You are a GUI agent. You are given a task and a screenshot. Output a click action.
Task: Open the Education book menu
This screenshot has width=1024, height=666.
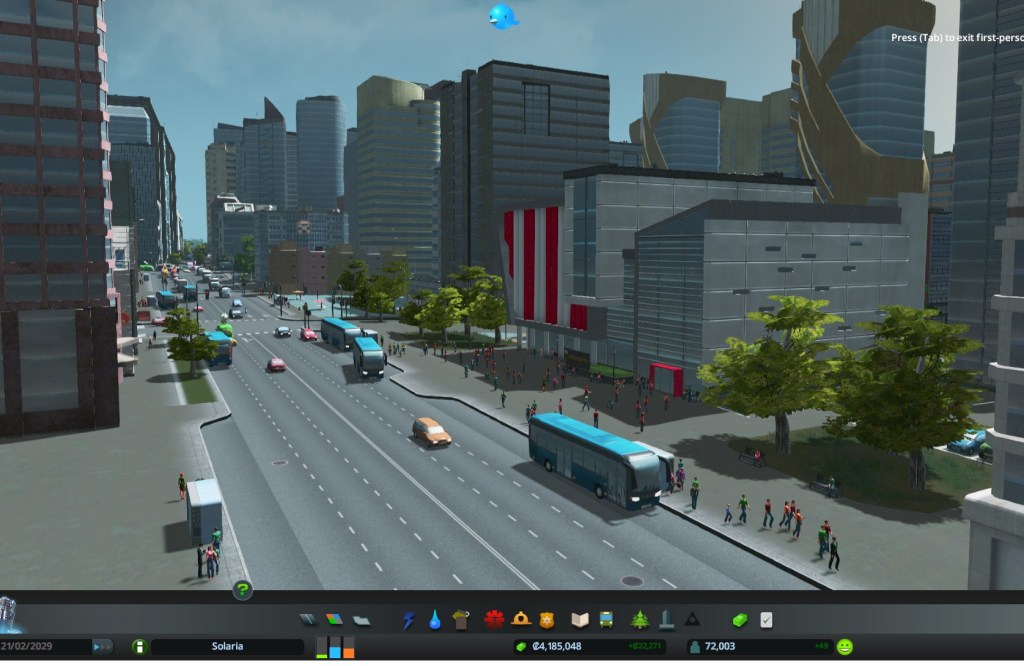click(x=579, y=620)
